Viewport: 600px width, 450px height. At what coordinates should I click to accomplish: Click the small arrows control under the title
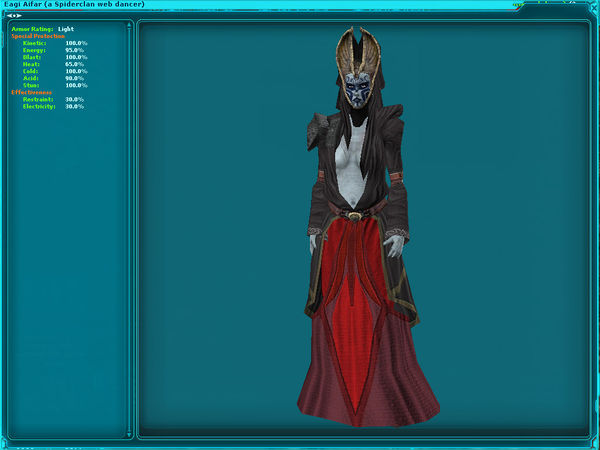click(x=15, y=15)
